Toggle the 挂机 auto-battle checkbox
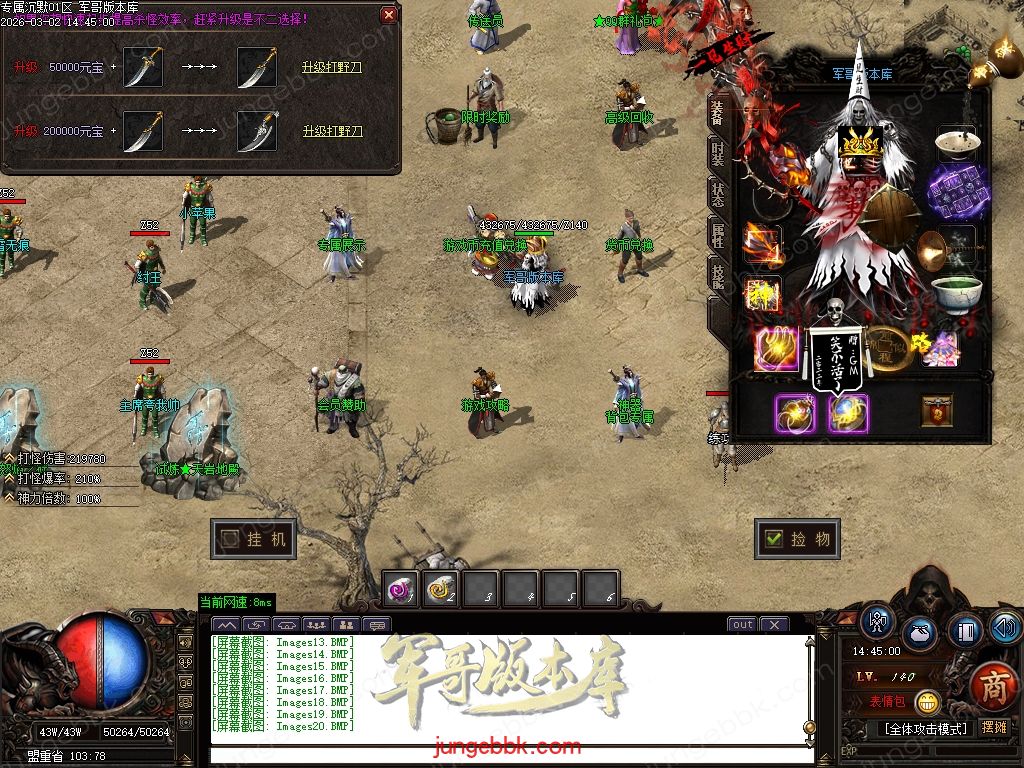This screenshot has width=1024, height=768. pos(231,539)
